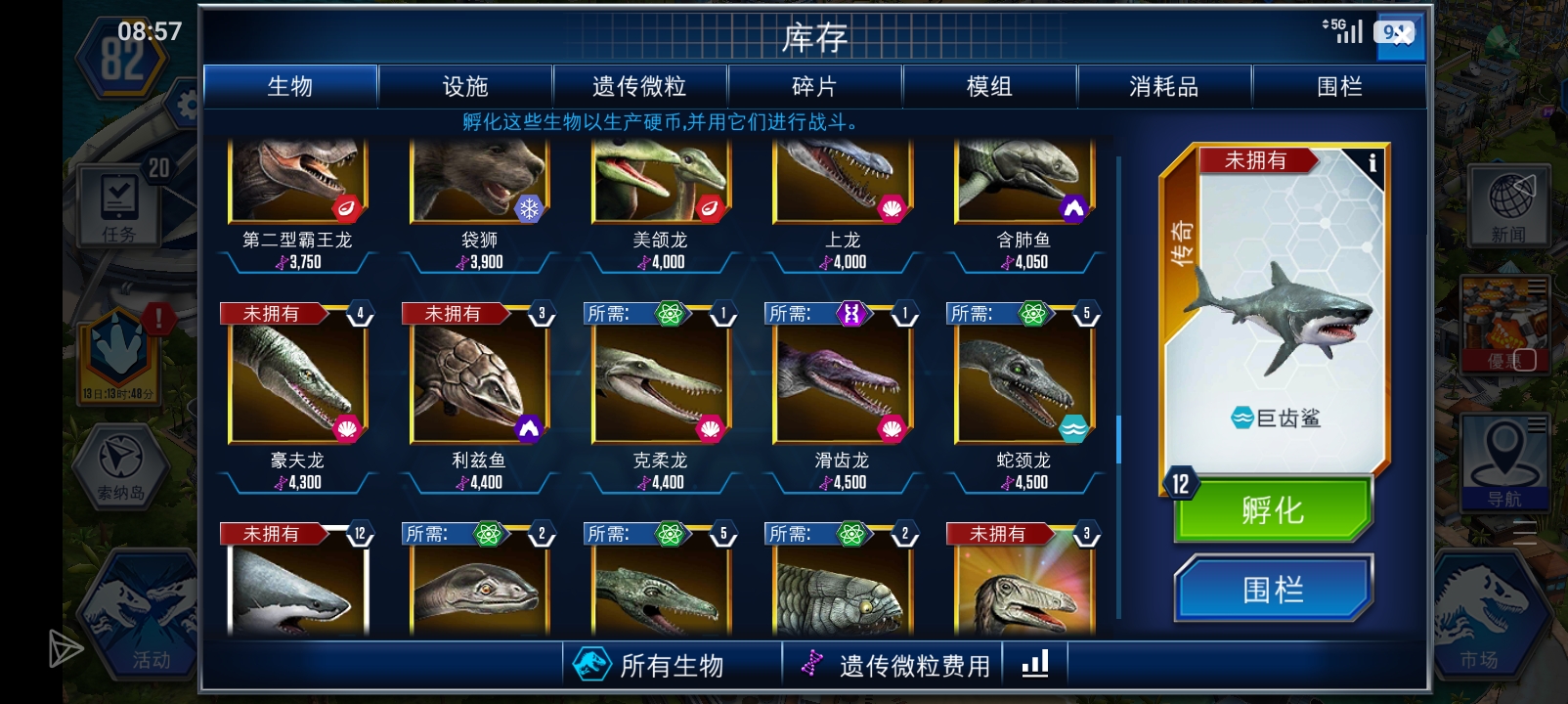Switch to the 模组 tab
Screen dimensions: 1568x704
click(989, 86)
